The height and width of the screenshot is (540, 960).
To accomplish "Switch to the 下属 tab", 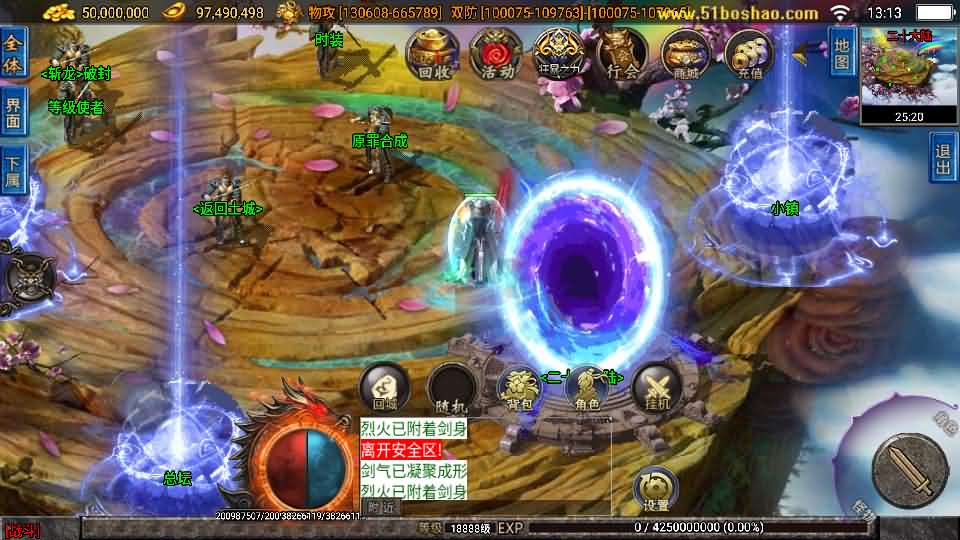I will [13, 171].
